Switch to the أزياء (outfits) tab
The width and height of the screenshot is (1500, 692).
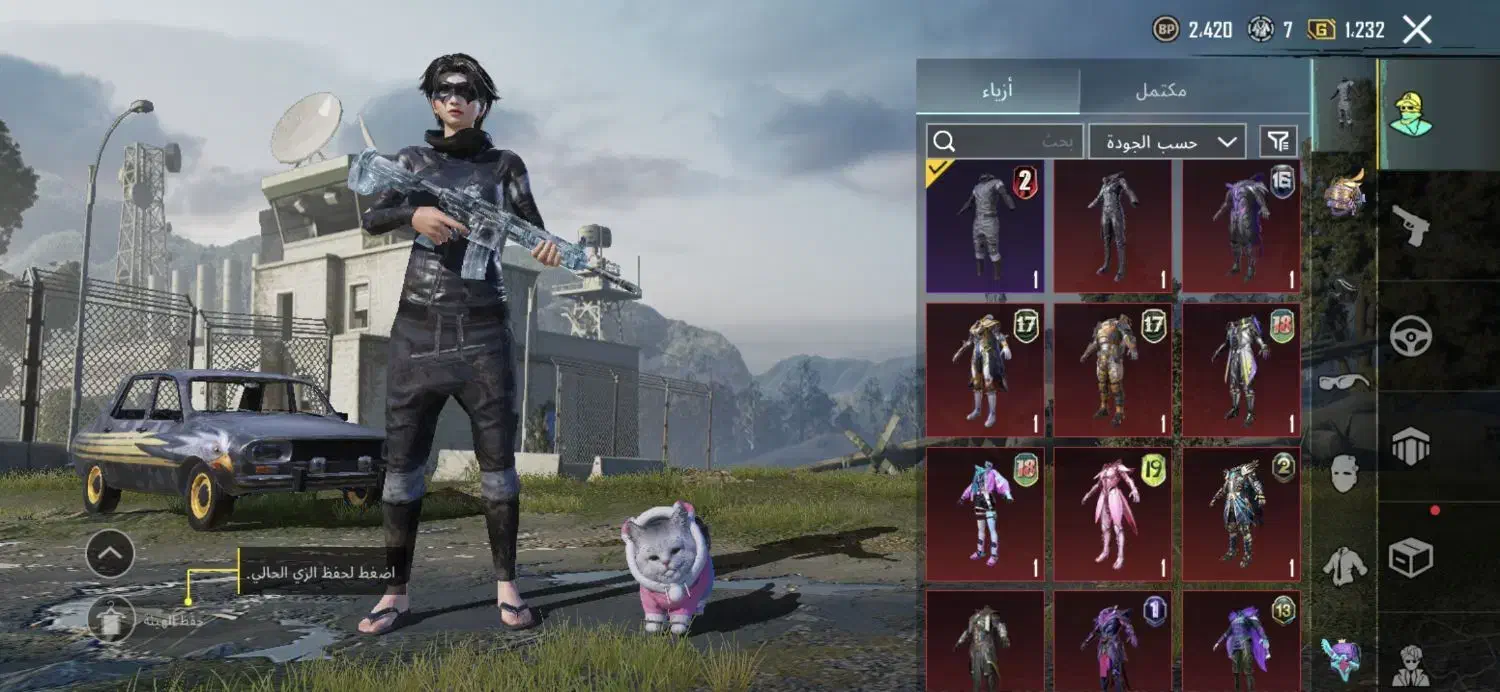(997, 90)
